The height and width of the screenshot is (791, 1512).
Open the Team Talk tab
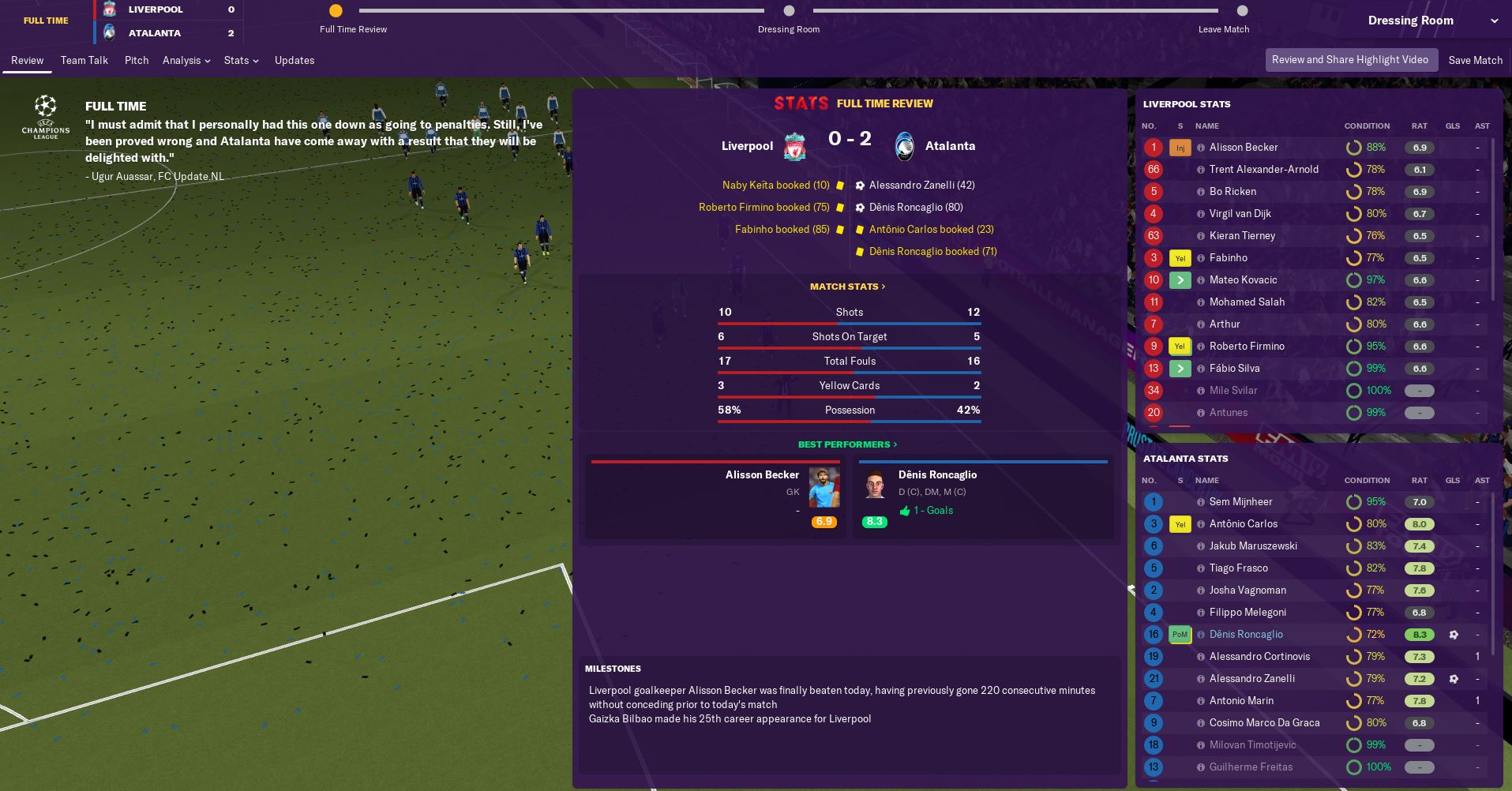tap(84, 60)
